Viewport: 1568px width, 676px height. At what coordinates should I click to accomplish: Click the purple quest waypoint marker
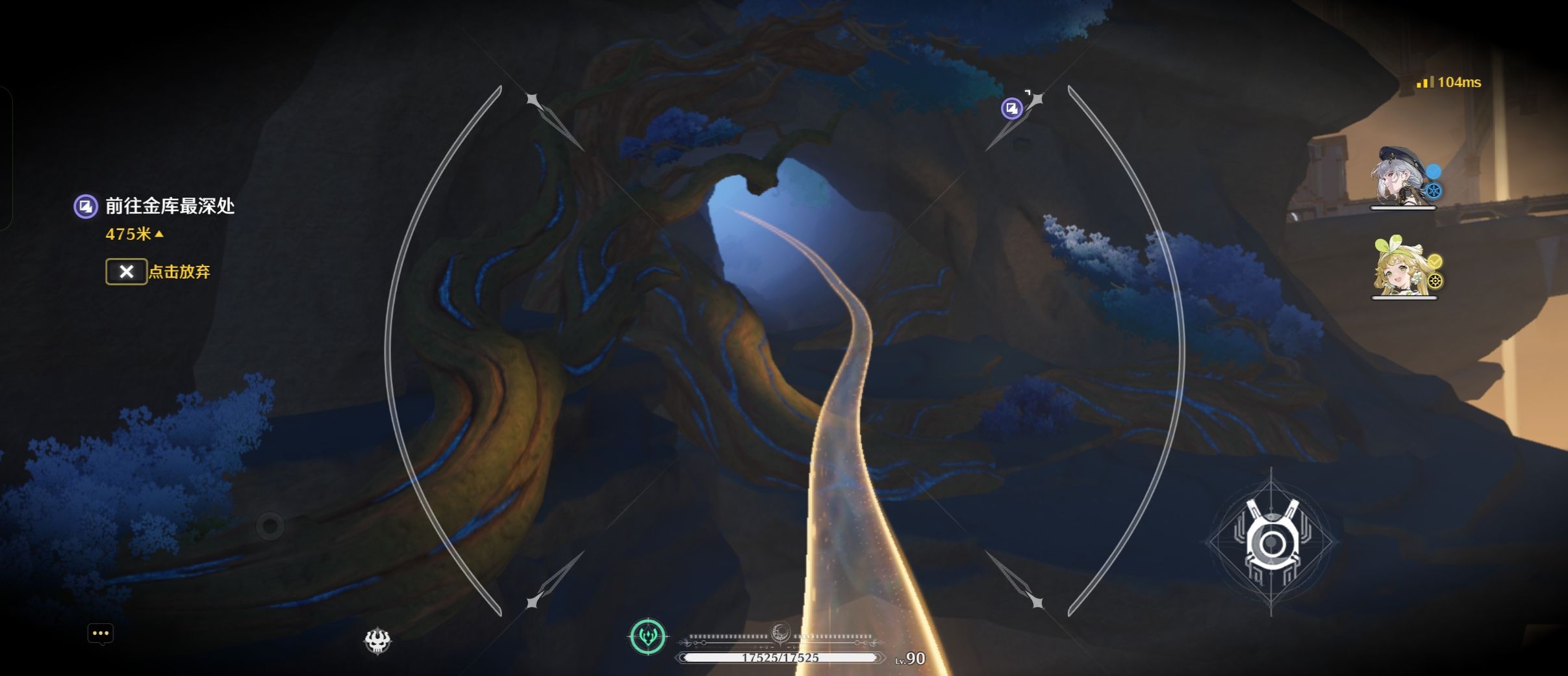coord(1011,109)
